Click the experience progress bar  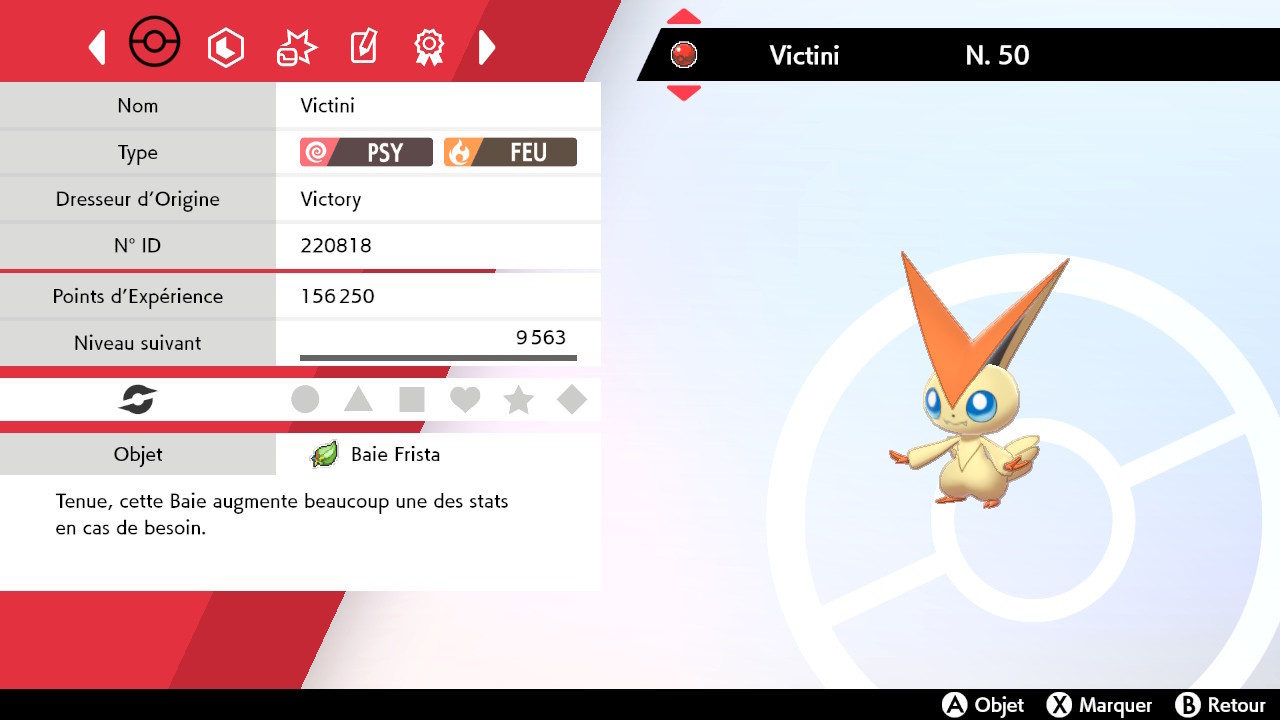437,355
